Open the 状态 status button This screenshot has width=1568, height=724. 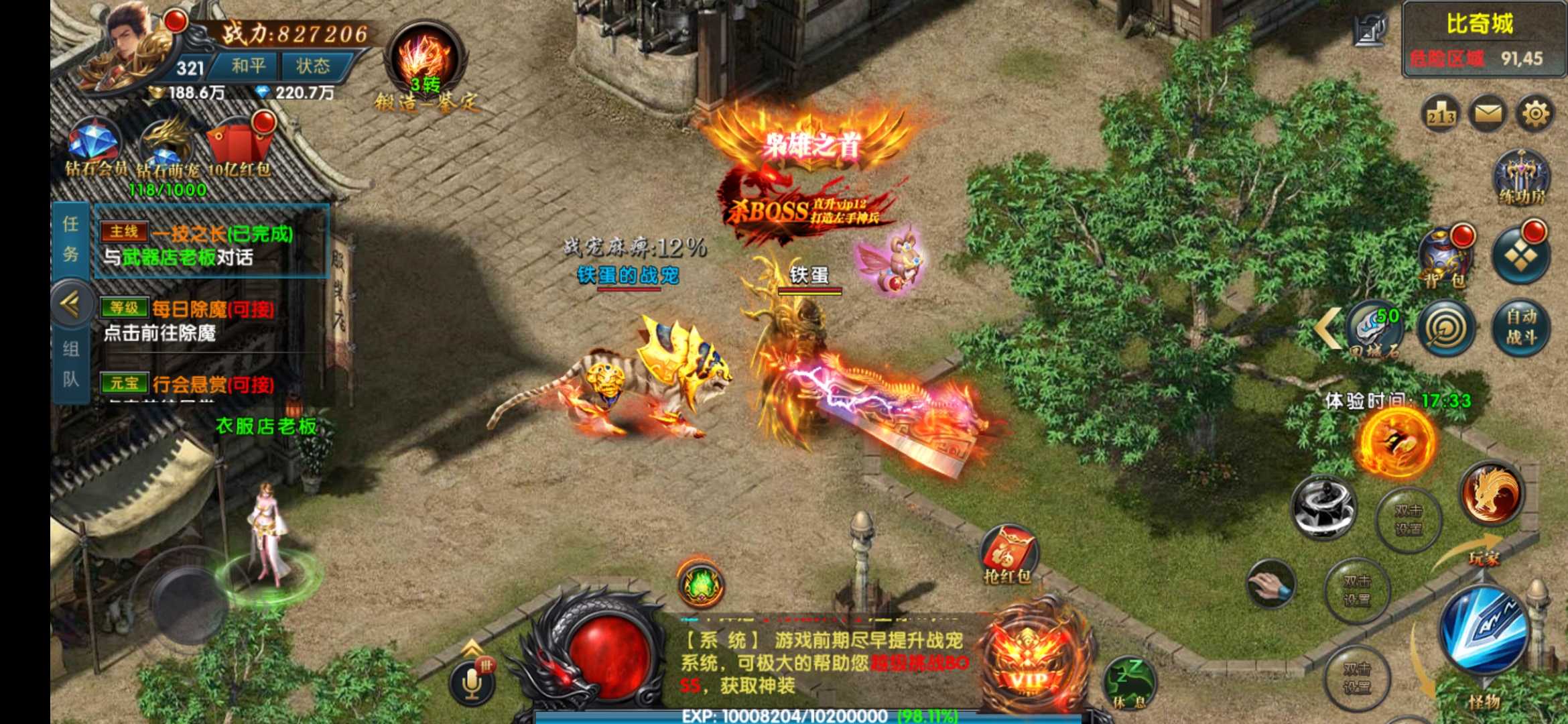[x=313, y=66]
